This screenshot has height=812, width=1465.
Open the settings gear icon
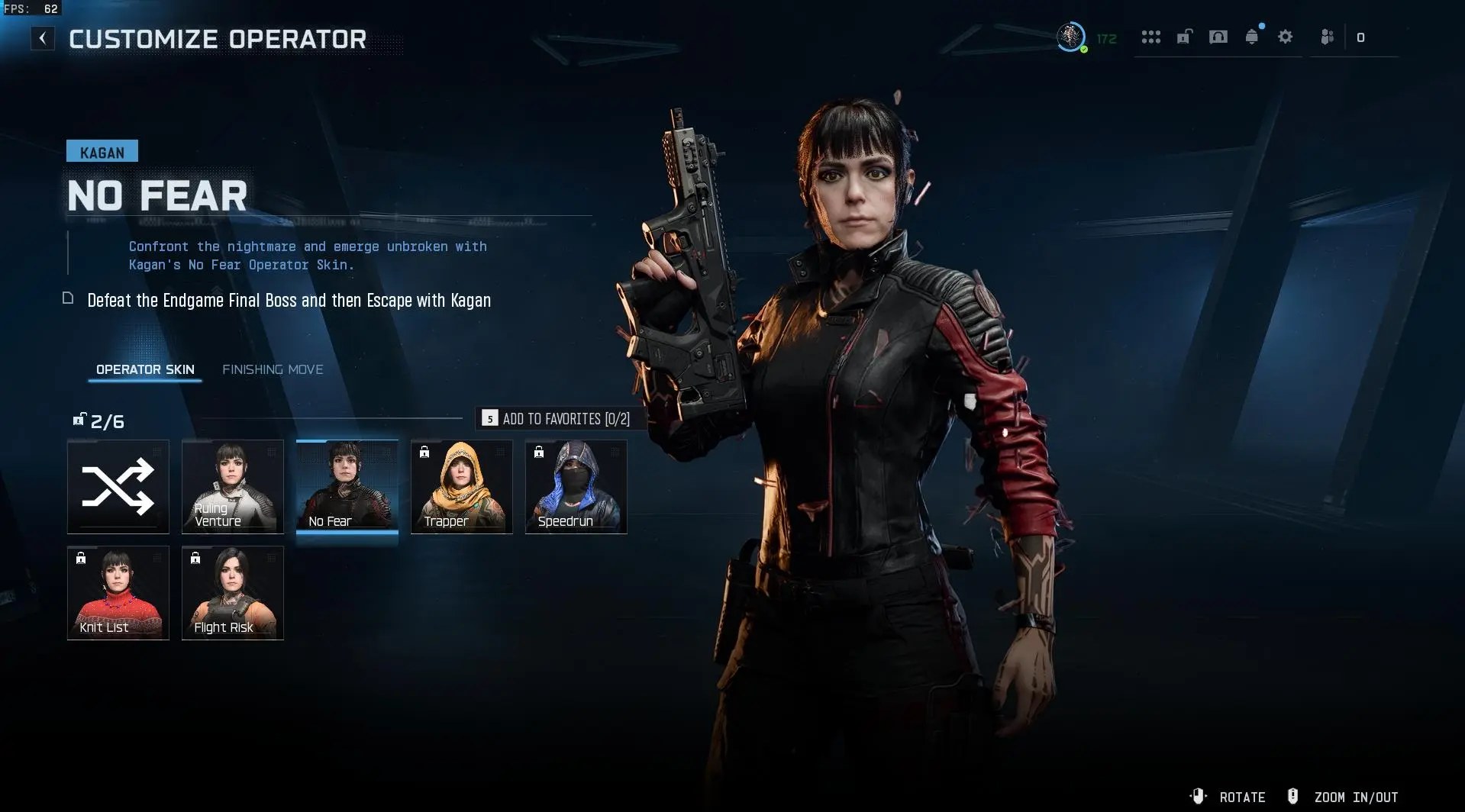tap(1286, 37)
